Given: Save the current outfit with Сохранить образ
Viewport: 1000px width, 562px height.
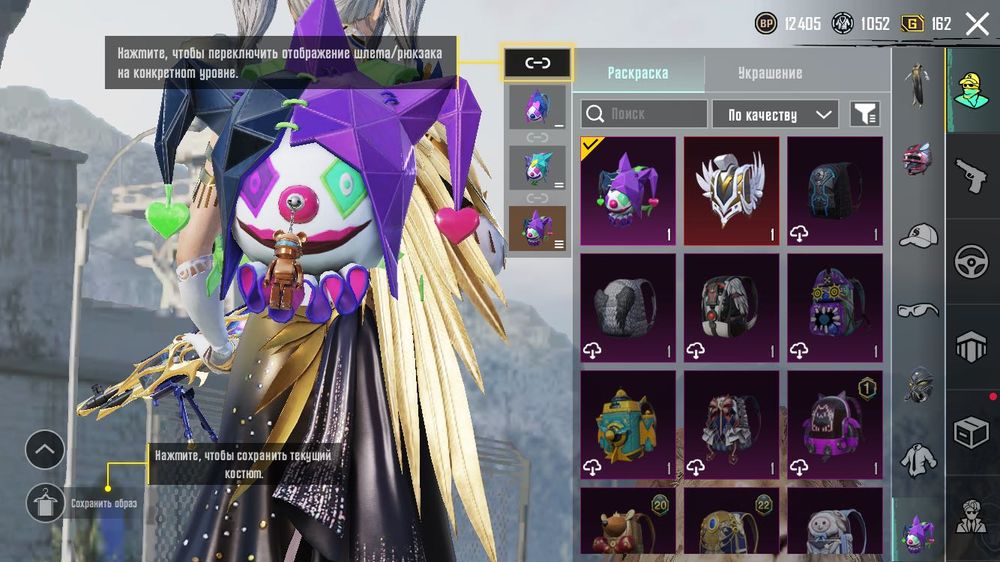Looking at the screenshot, I should coord(45,502).
